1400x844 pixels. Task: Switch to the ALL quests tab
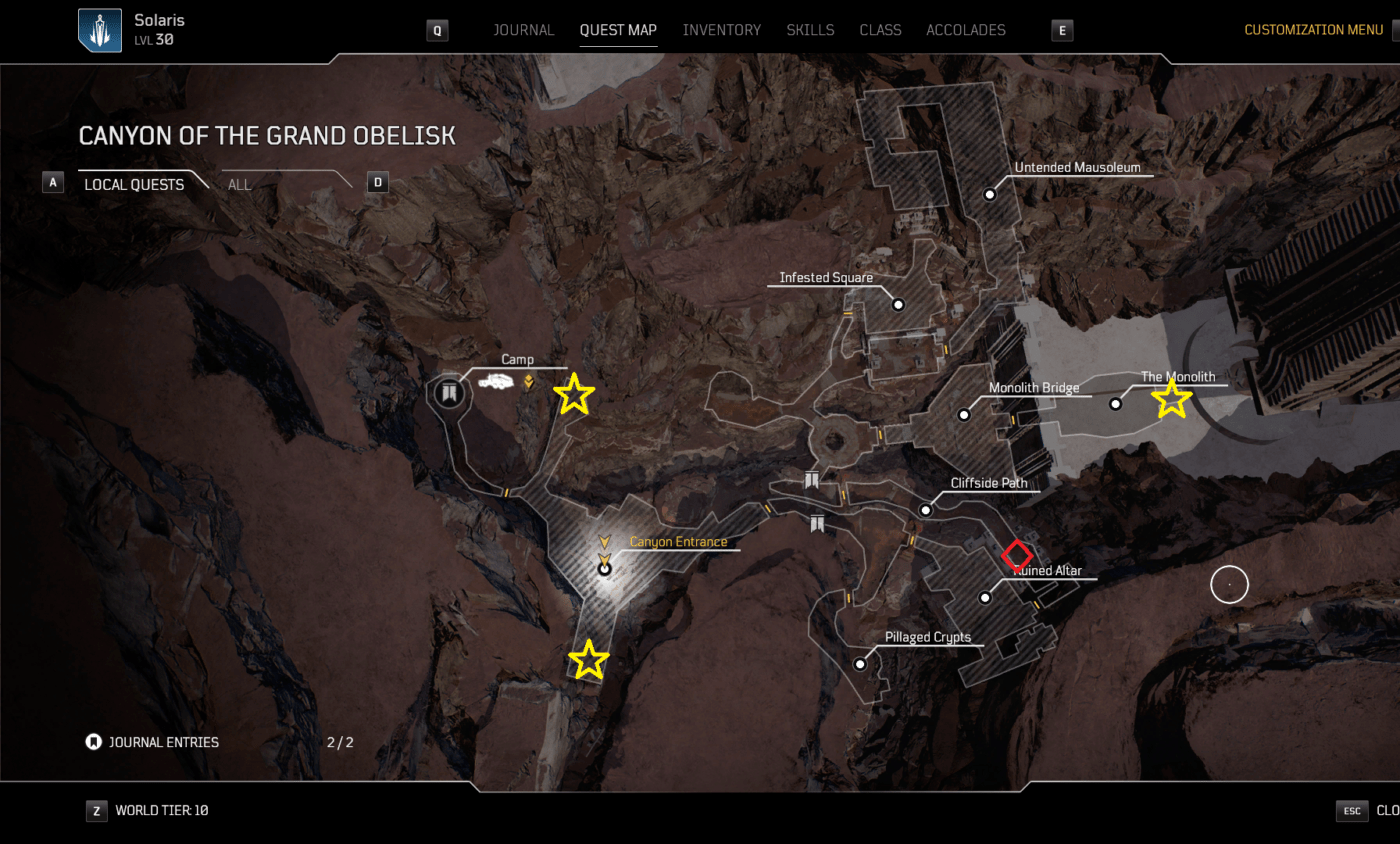[x=239, y=184]
